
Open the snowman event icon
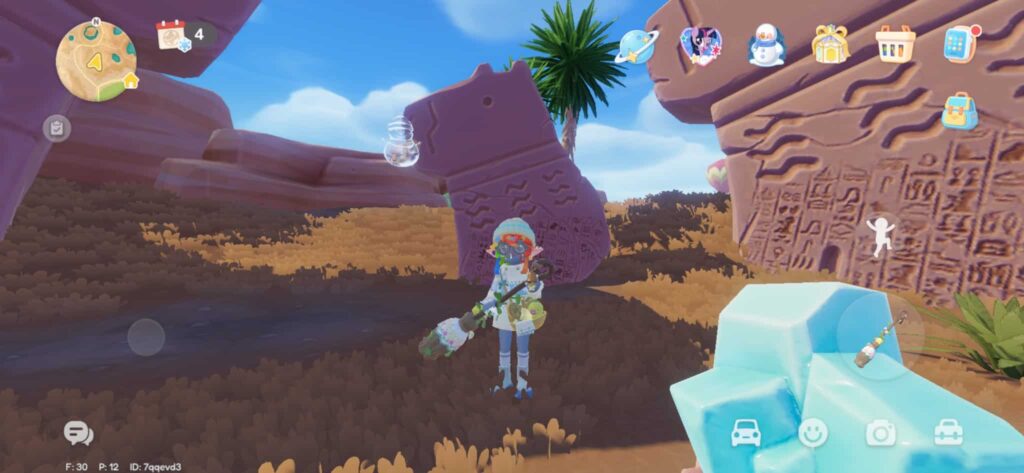coord(767,45)
